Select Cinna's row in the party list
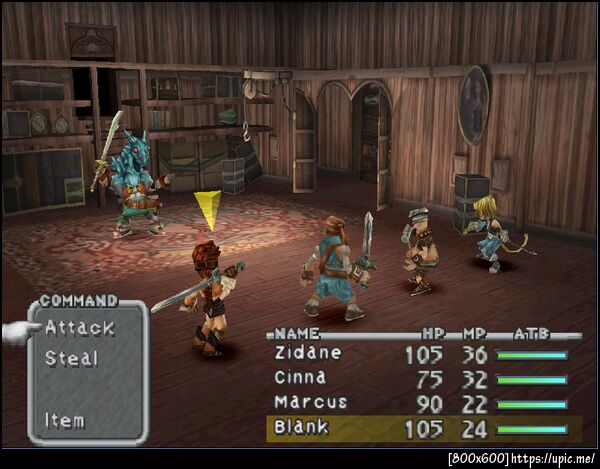This screenshot has width=600, height=469. [300, 378]
